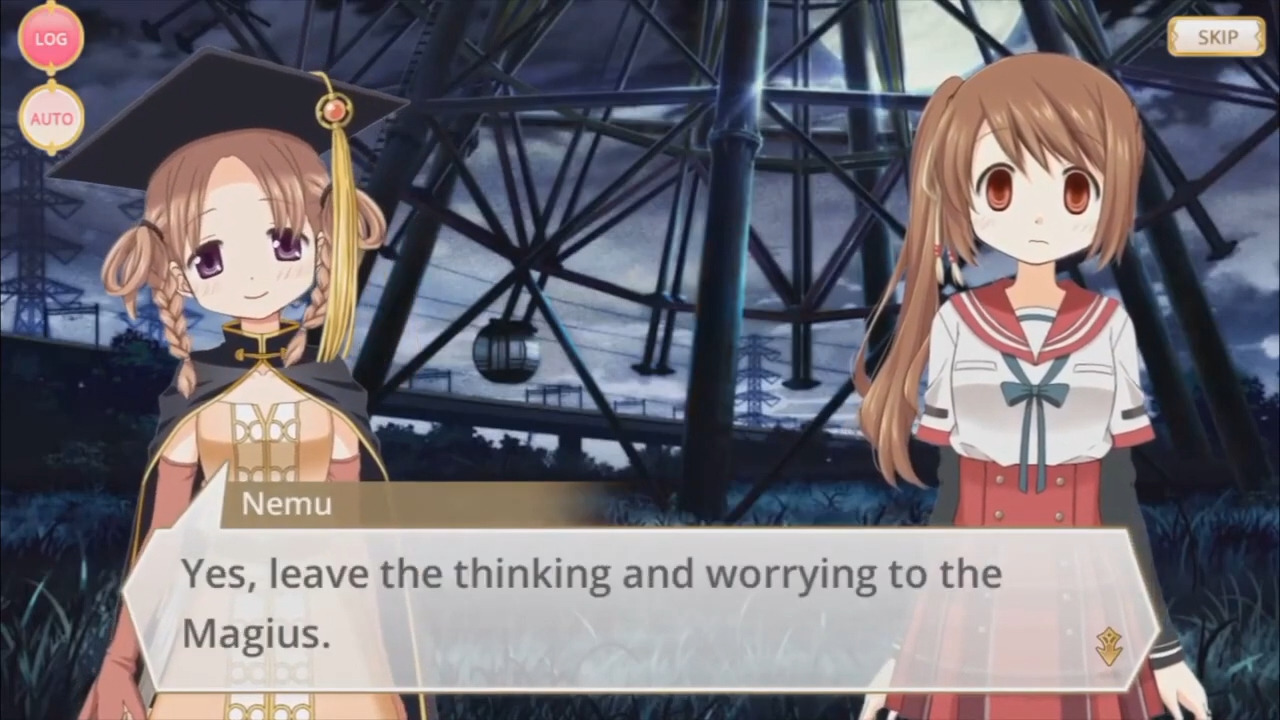This screenshot has height=720, width=1280.
Task: Open the dialogue LOG
Action: [x=51, y=39]
